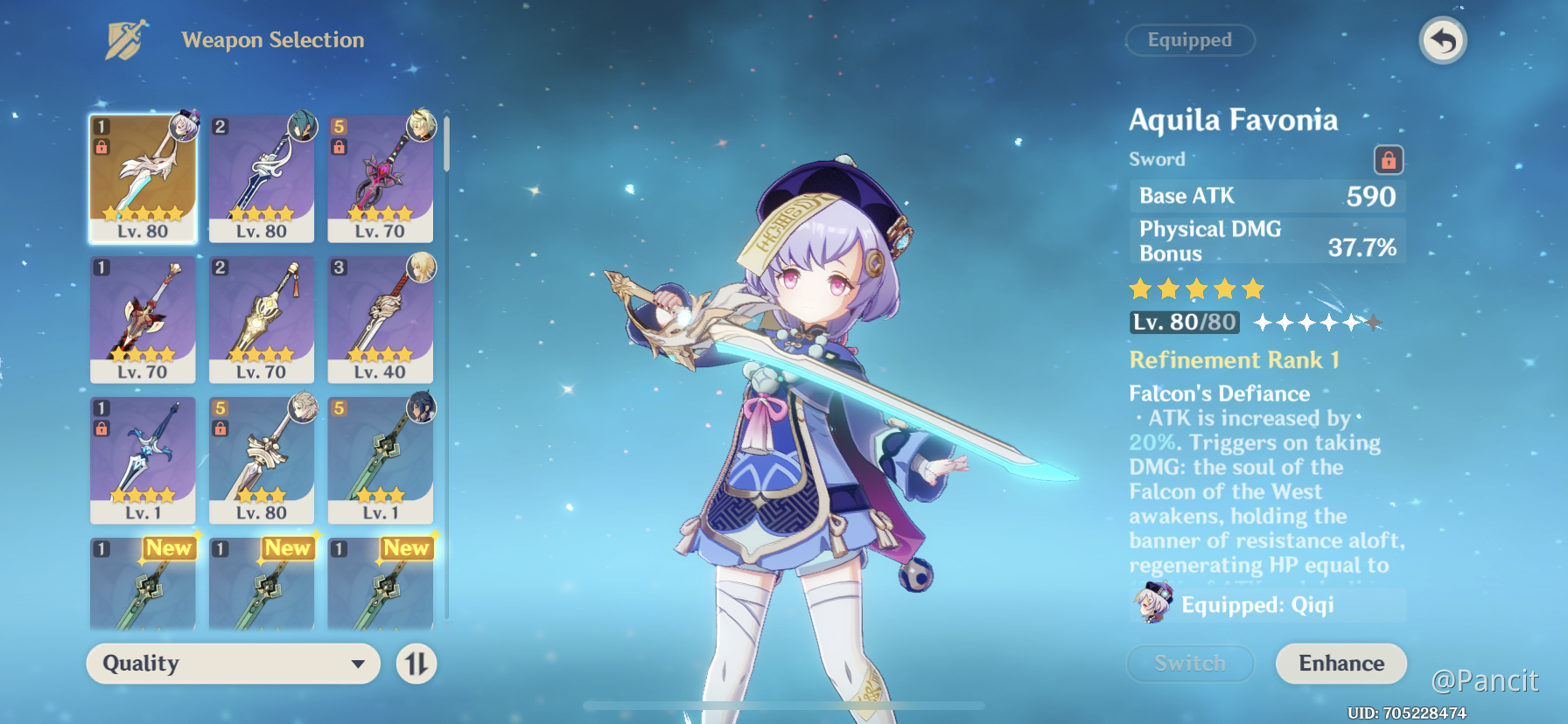Select the first New Lv. 1 green sword
The height and width of the screenshot is (724, 1568).
143,584
